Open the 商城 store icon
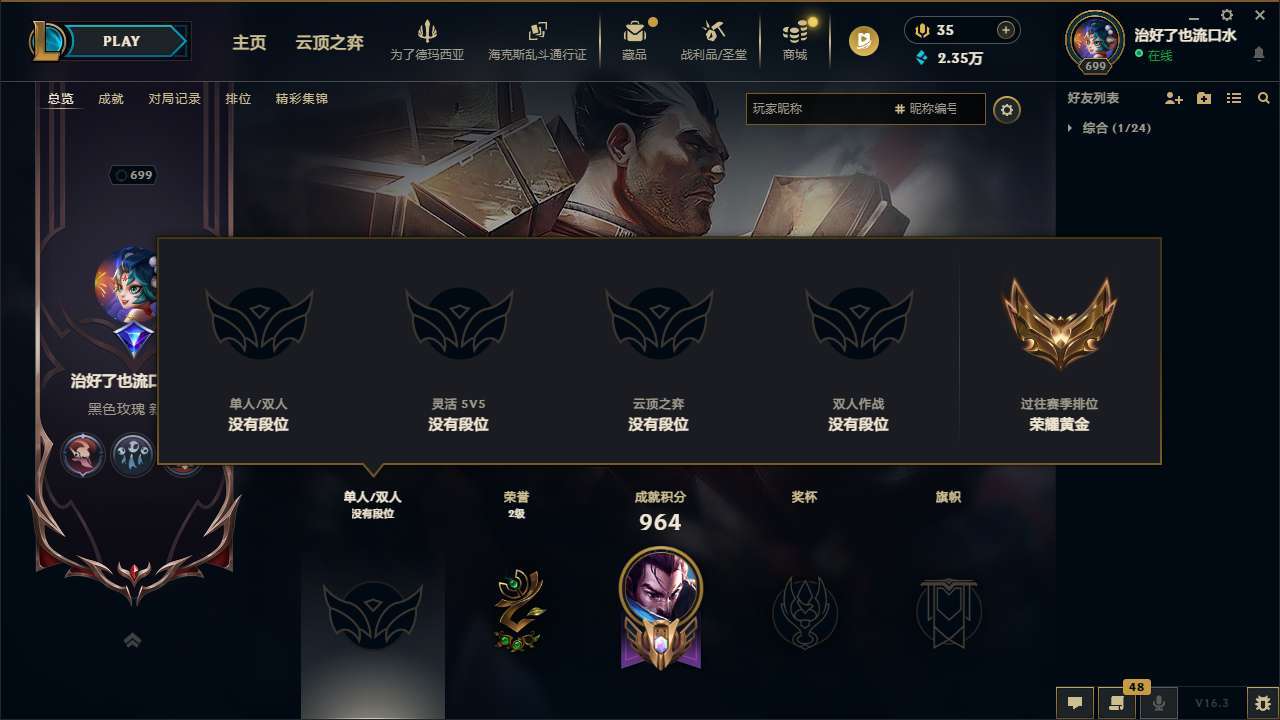 click(794, 40)
